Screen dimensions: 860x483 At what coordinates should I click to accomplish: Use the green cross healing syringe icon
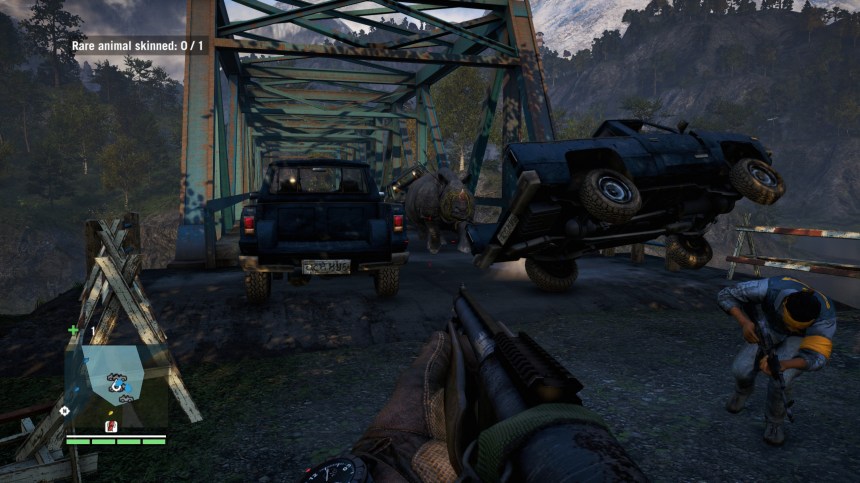73,330
